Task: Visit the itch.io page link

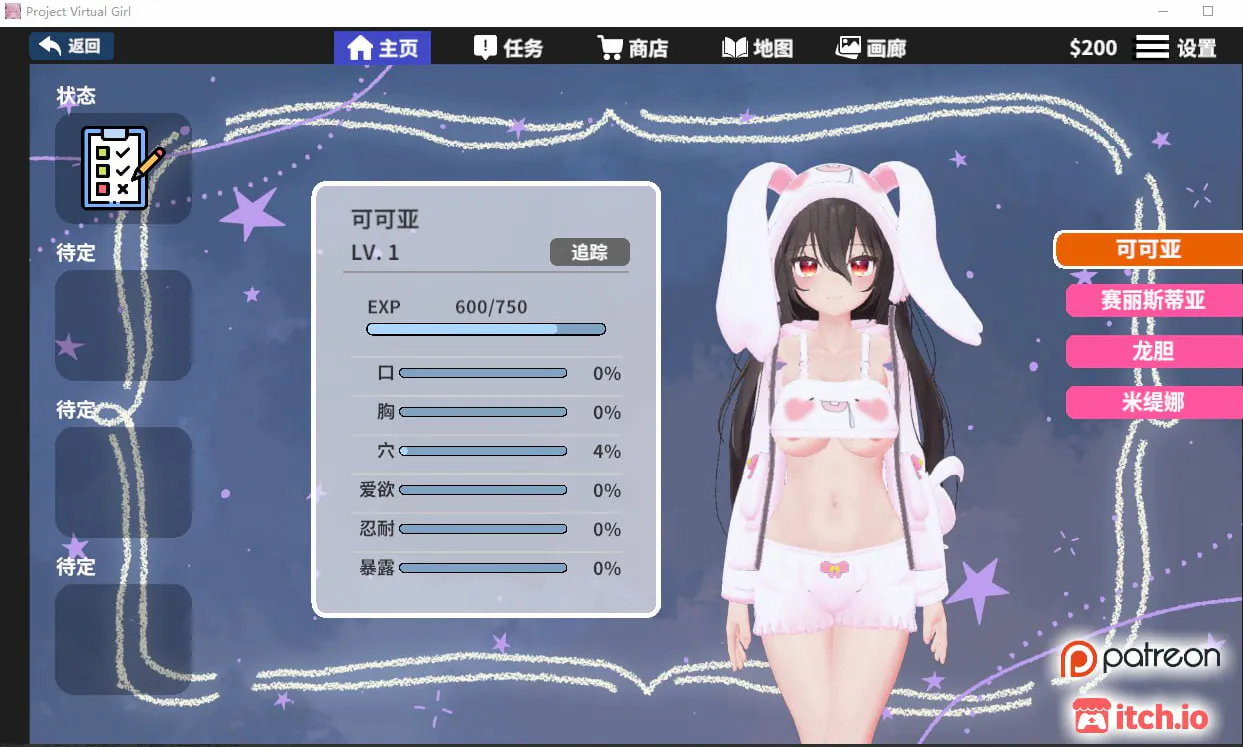Action: tap(1141, 716)
